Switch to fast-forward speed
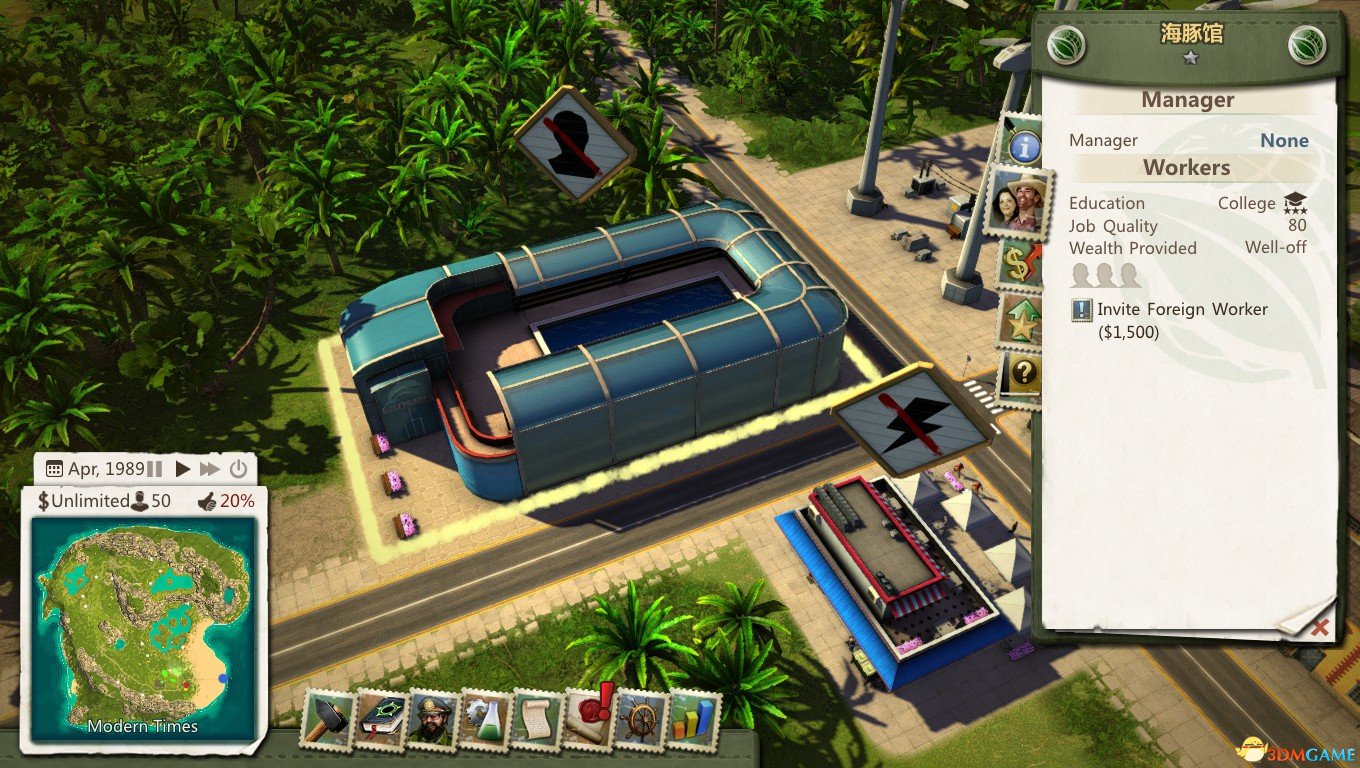The width and height of the screenshot is (1360, 768). (209, 469)
